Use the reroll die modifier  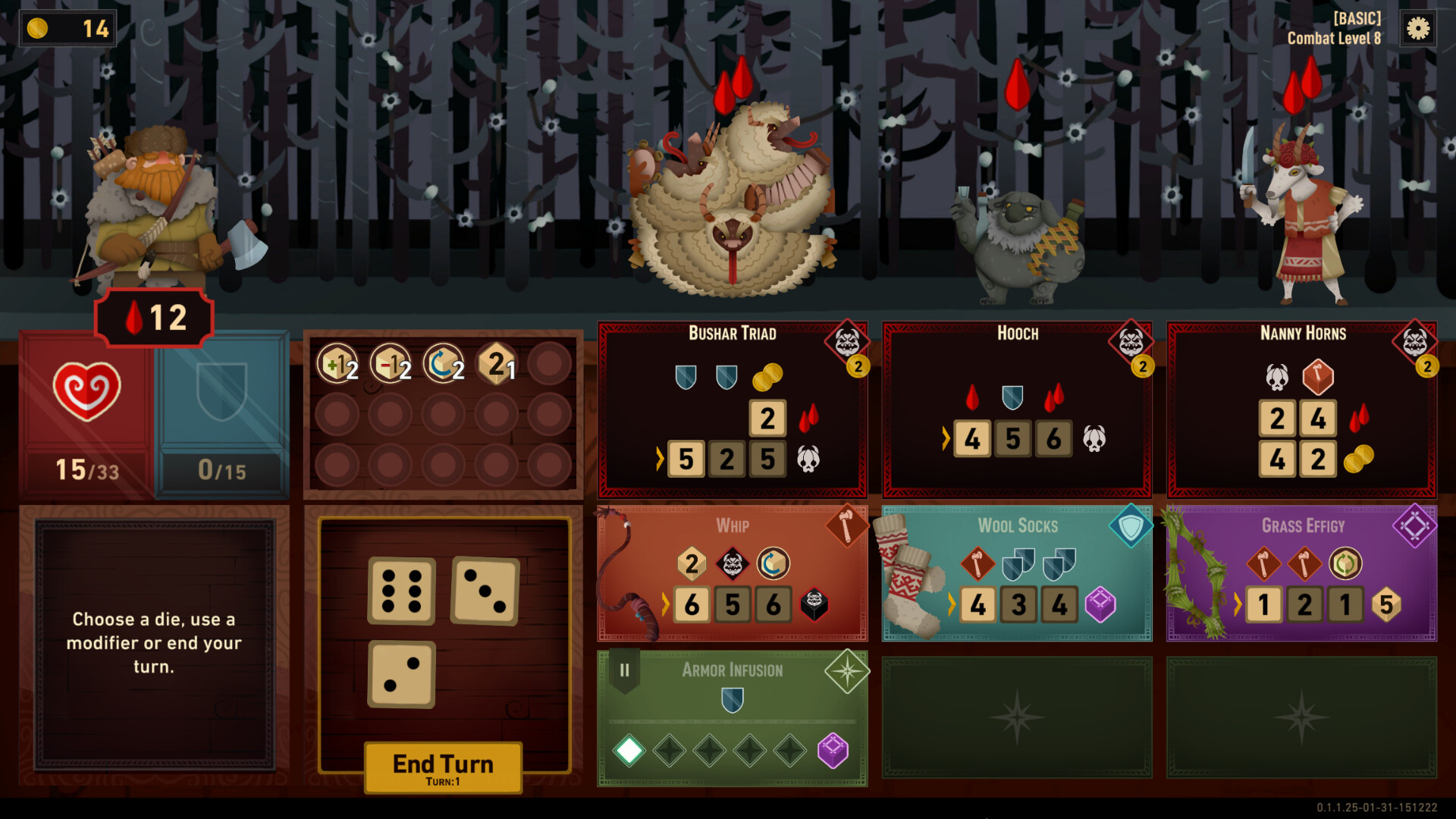442,362
